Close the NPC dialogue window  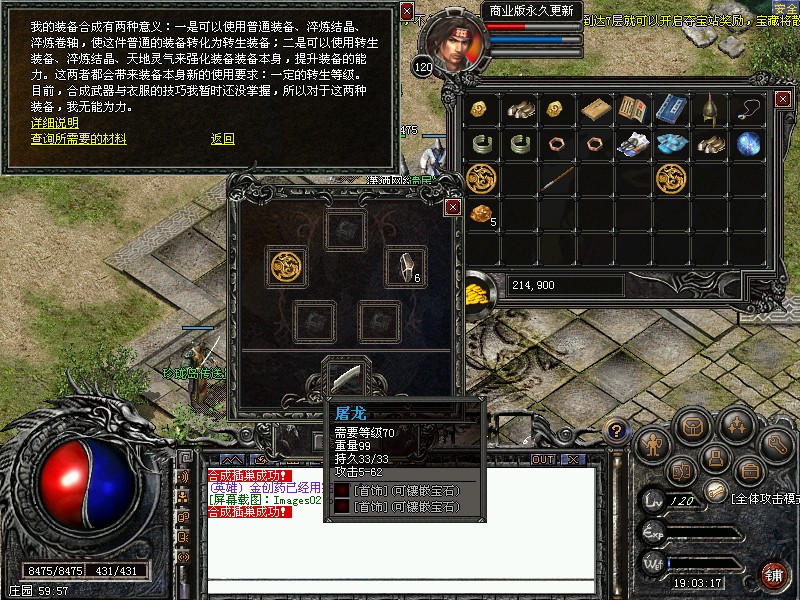407,11
